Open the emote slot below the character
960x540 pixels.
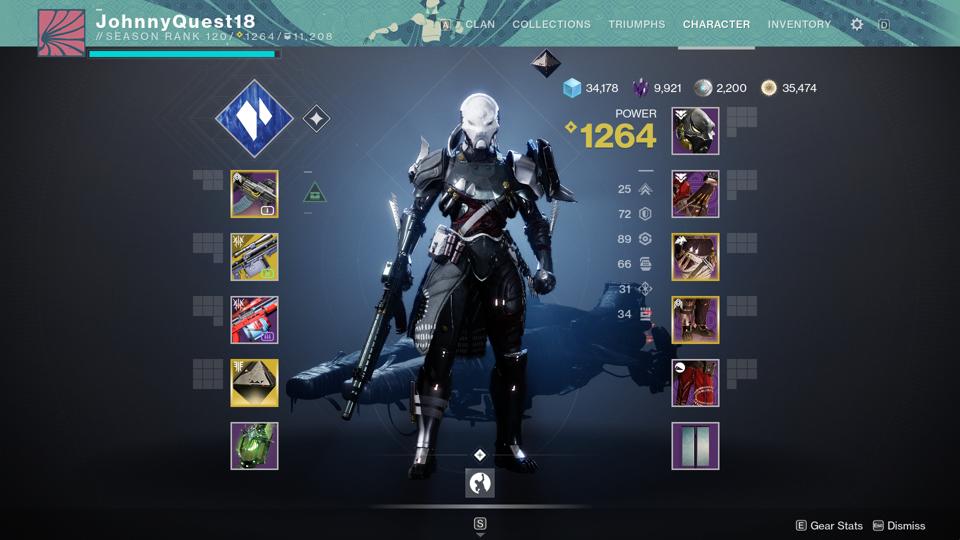point(480,483)
